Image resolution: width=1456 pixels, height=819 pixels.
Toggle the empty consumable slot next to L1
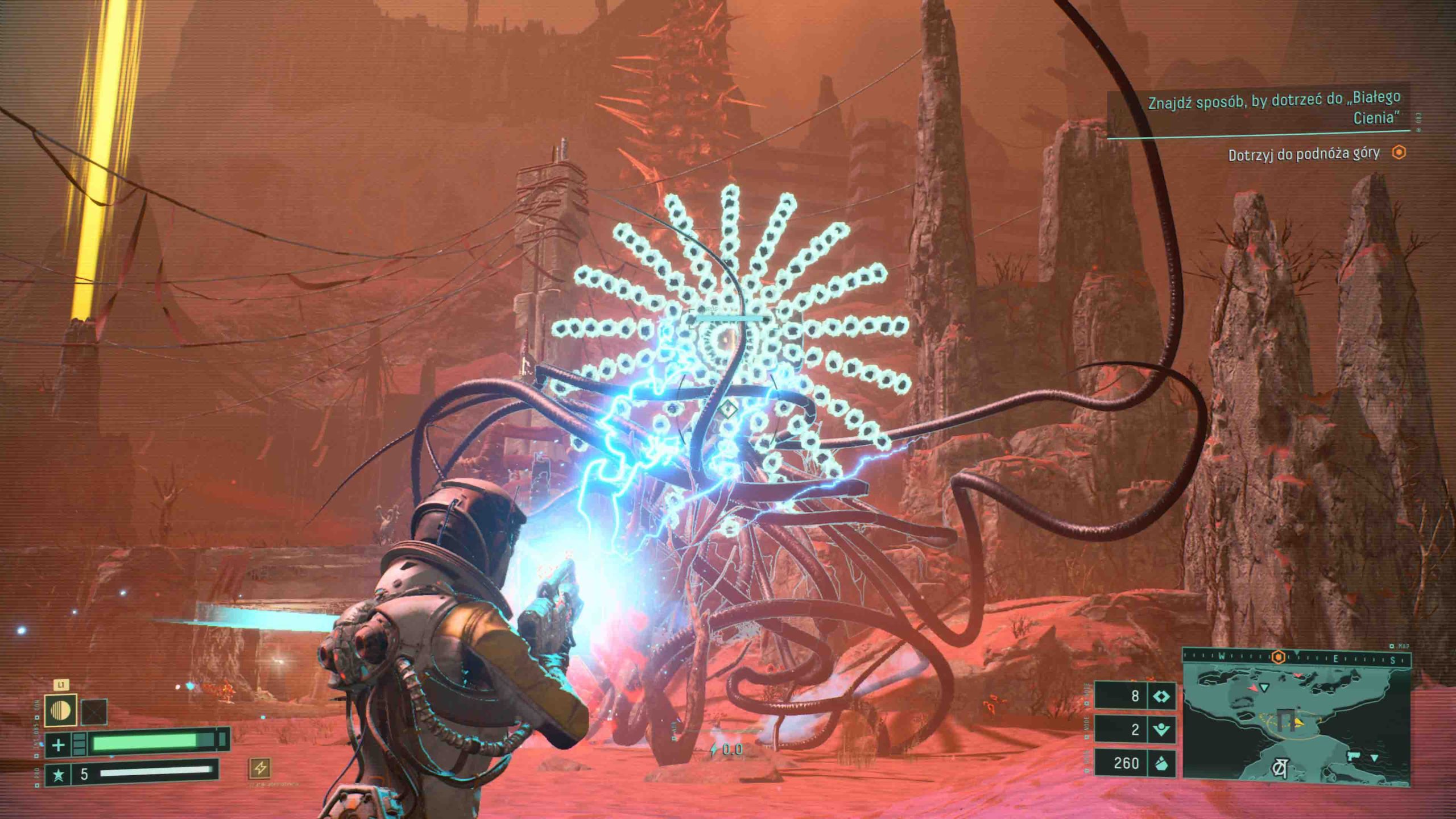tap(94, 712)
